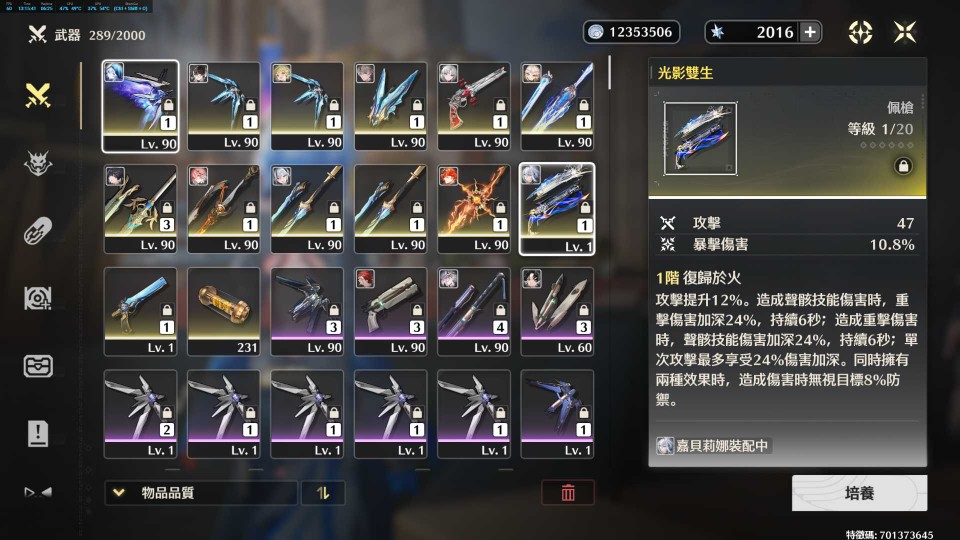Switch to the crossed swords weapon tab
This screenshot has width=960, height=540.
pos(38,96)
